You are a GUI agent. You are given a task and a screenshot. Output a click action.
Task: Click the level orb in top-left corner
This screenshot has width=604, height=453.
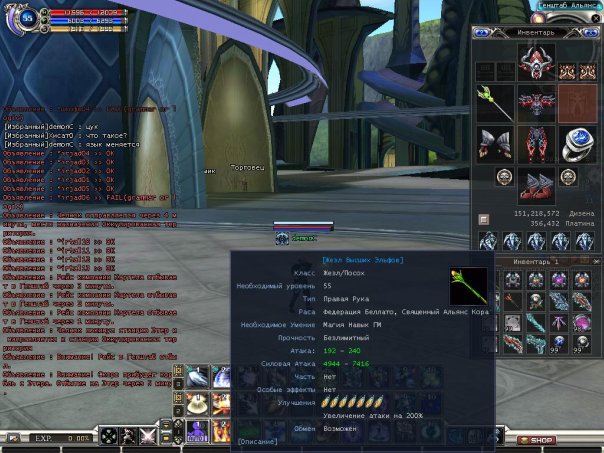pos(26,17)
